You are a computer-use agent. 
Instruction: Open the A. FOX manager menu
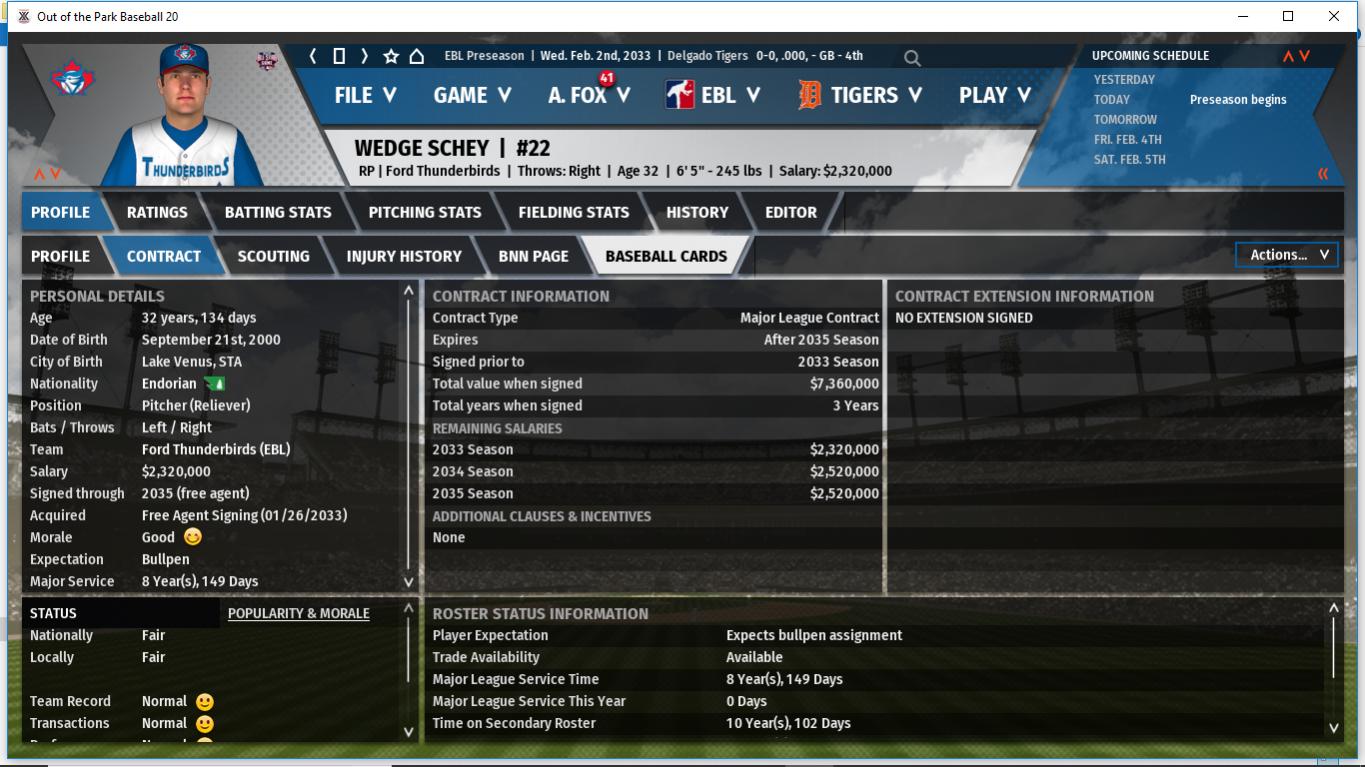click(588, 95)
